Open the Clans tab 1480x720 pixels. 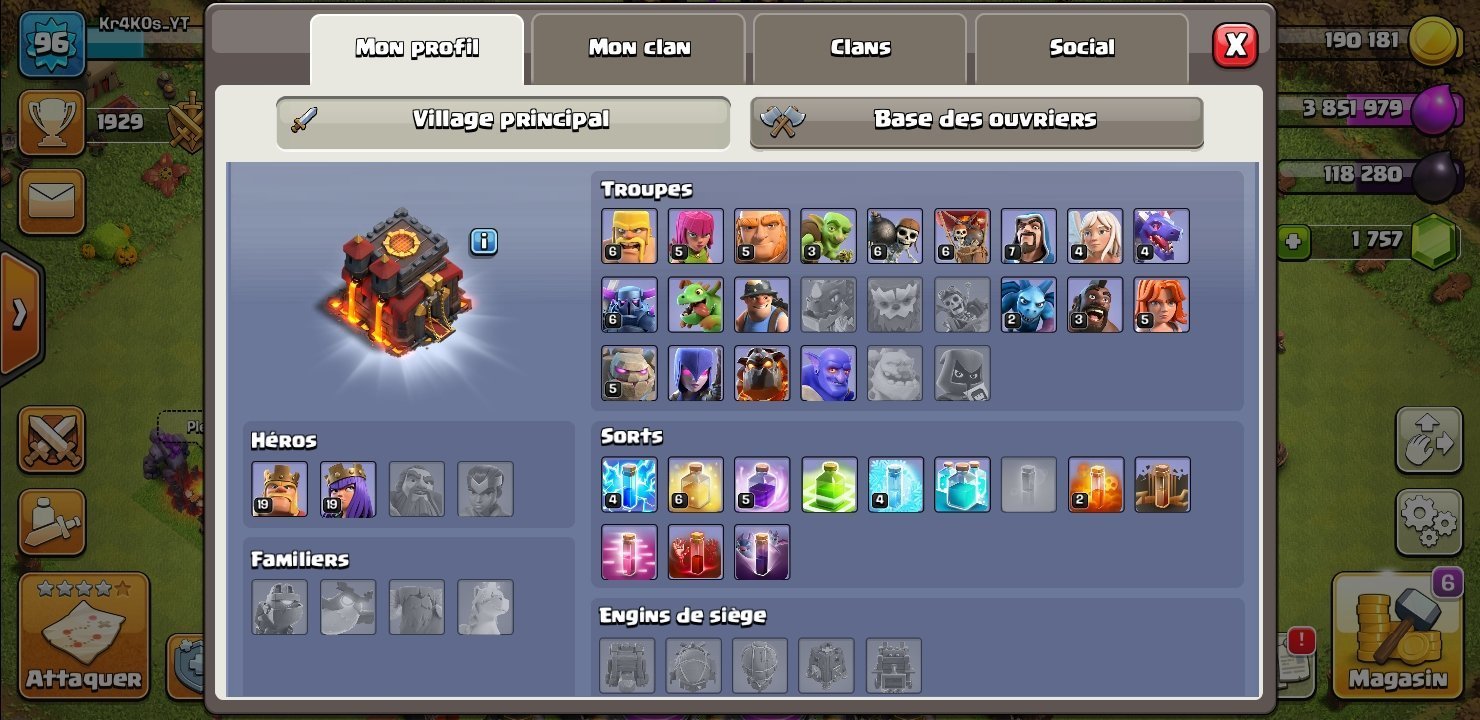860,48
